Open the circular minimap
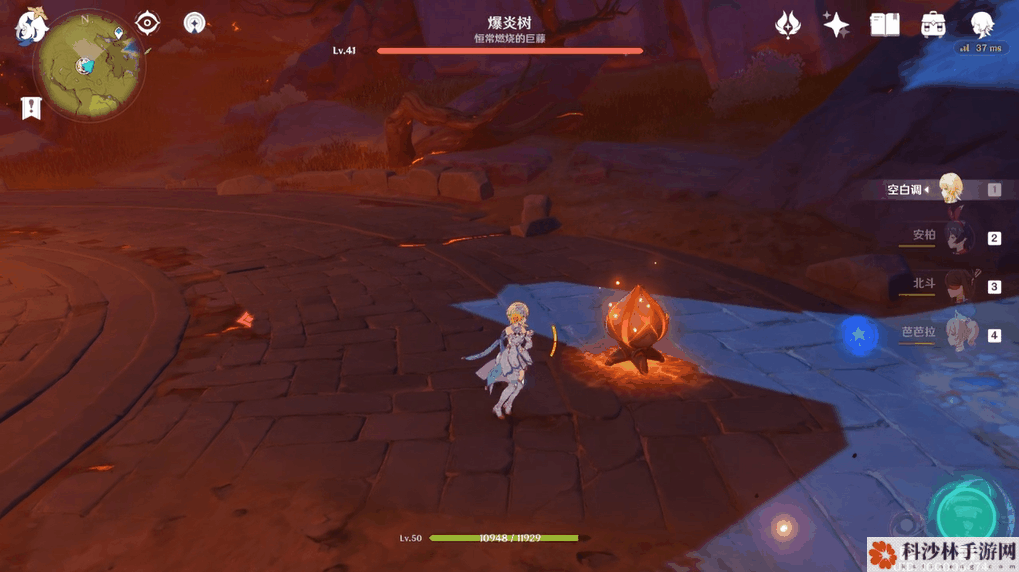Viewport: 1019px width, 572px height. pos(88,65)
